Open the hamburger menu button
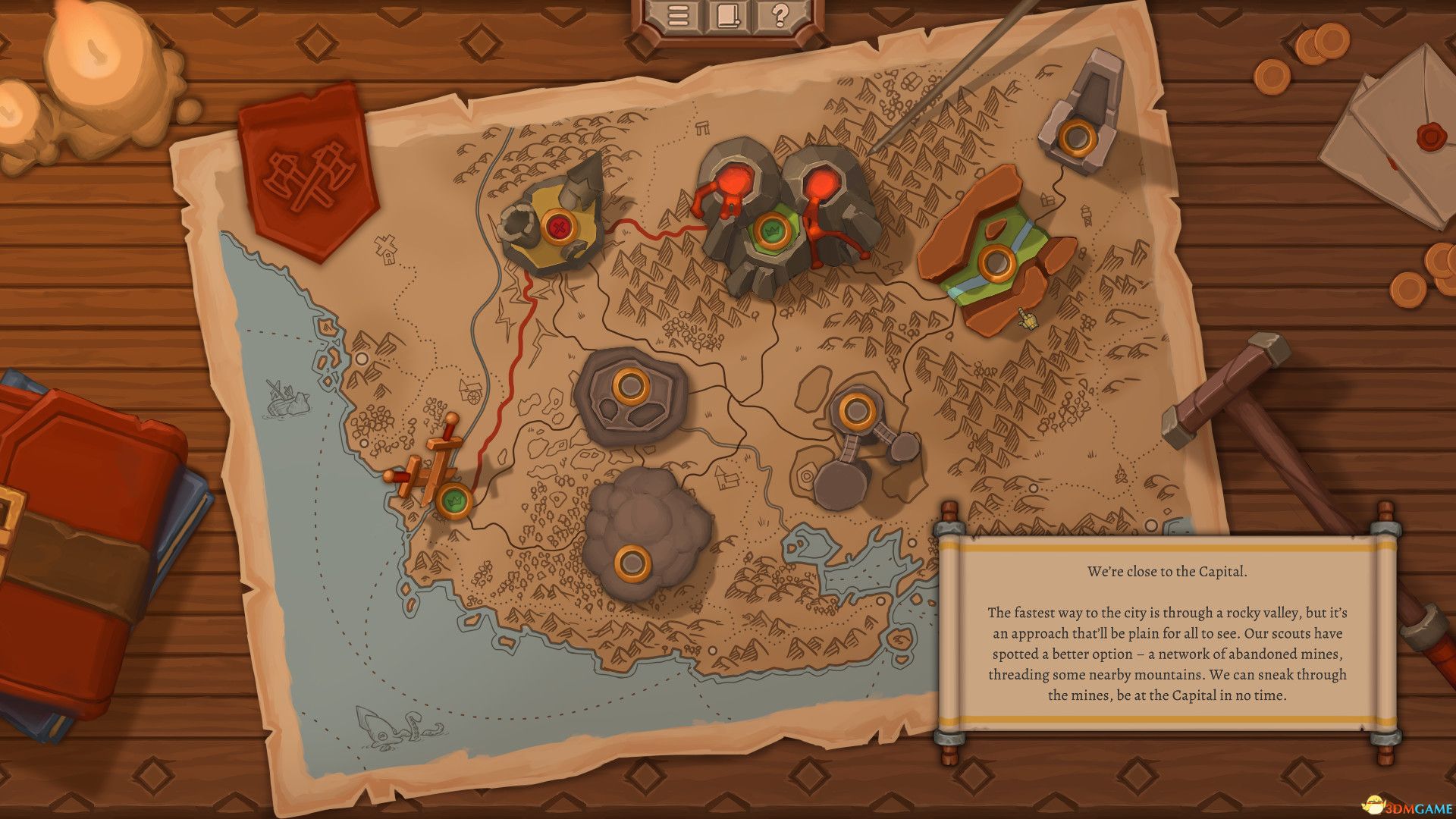 click(x=676, y=16)
